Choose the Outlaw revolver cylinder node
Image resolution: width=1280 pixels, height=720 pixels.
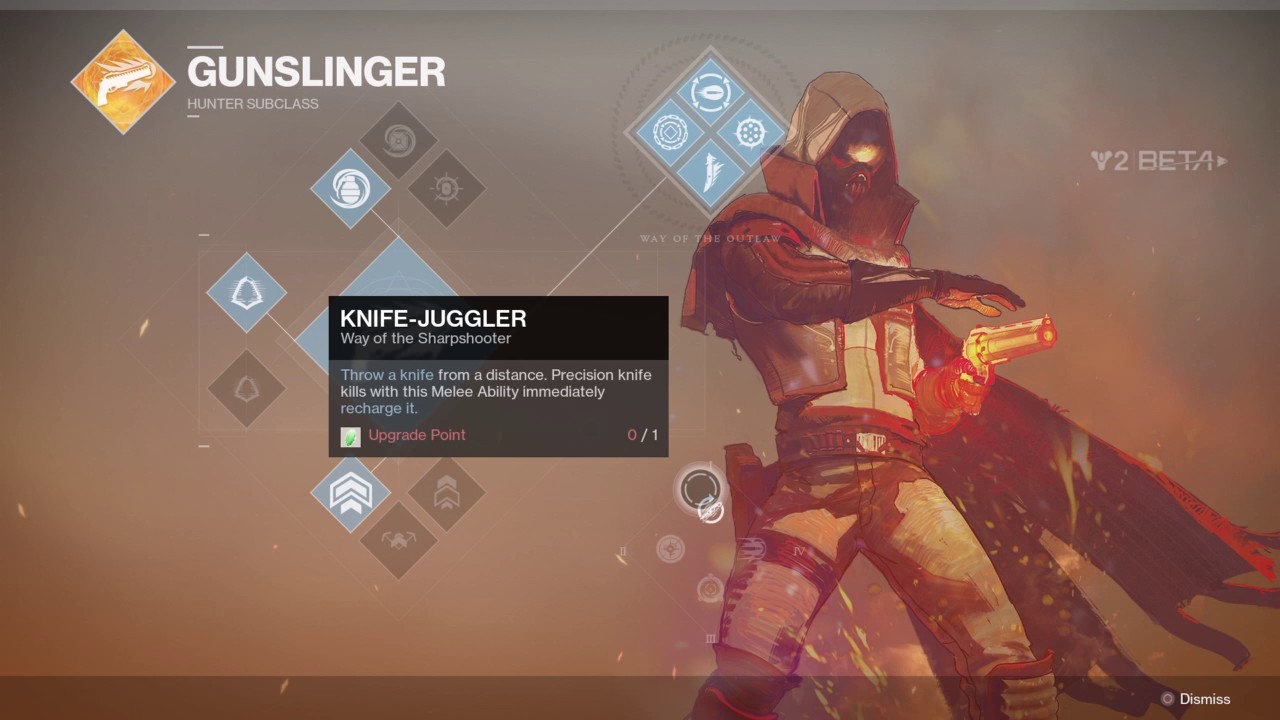pos(751,131)
